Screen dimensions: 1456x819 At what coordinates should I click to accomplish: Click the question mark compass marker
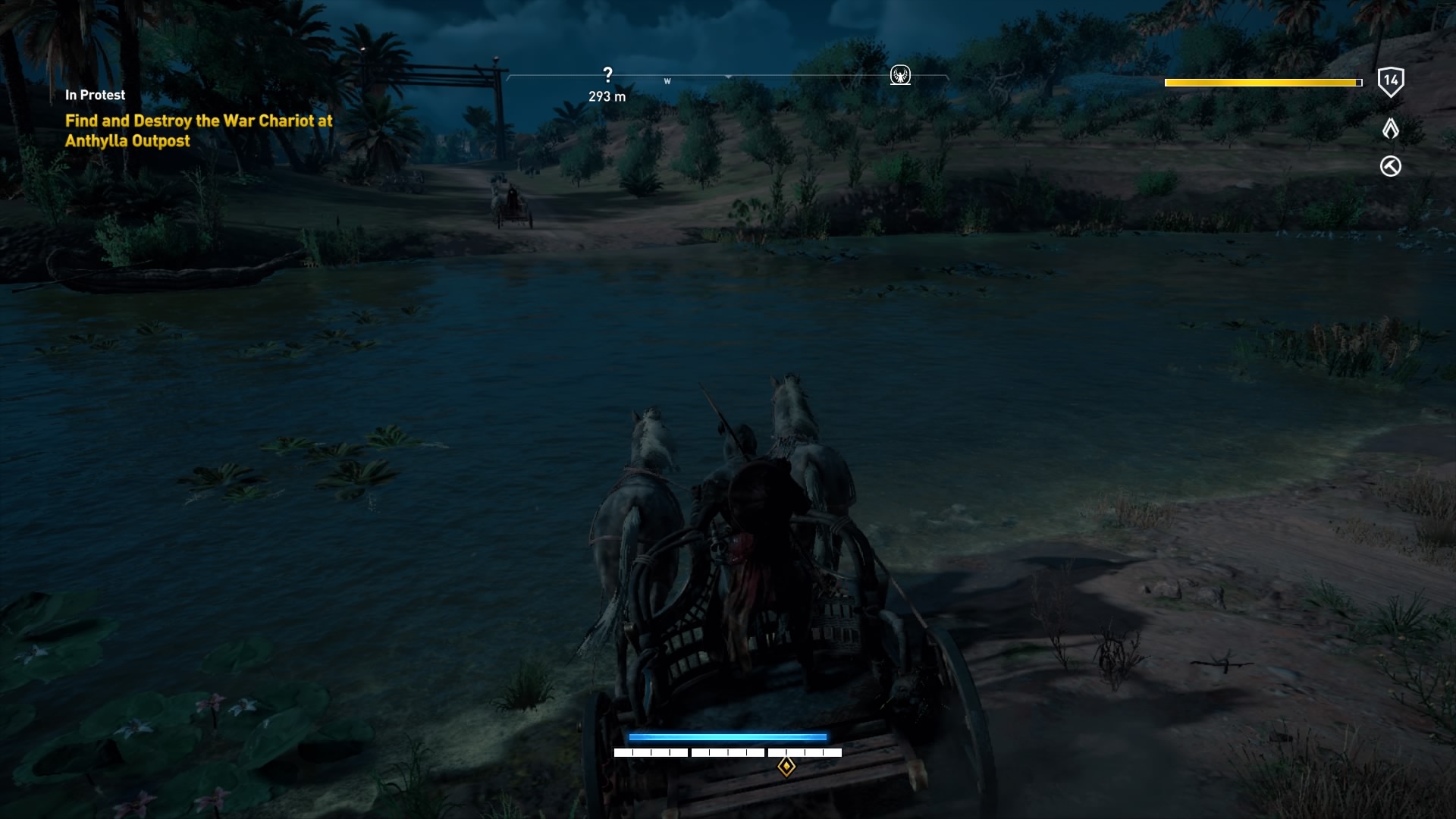pos(607,74)
